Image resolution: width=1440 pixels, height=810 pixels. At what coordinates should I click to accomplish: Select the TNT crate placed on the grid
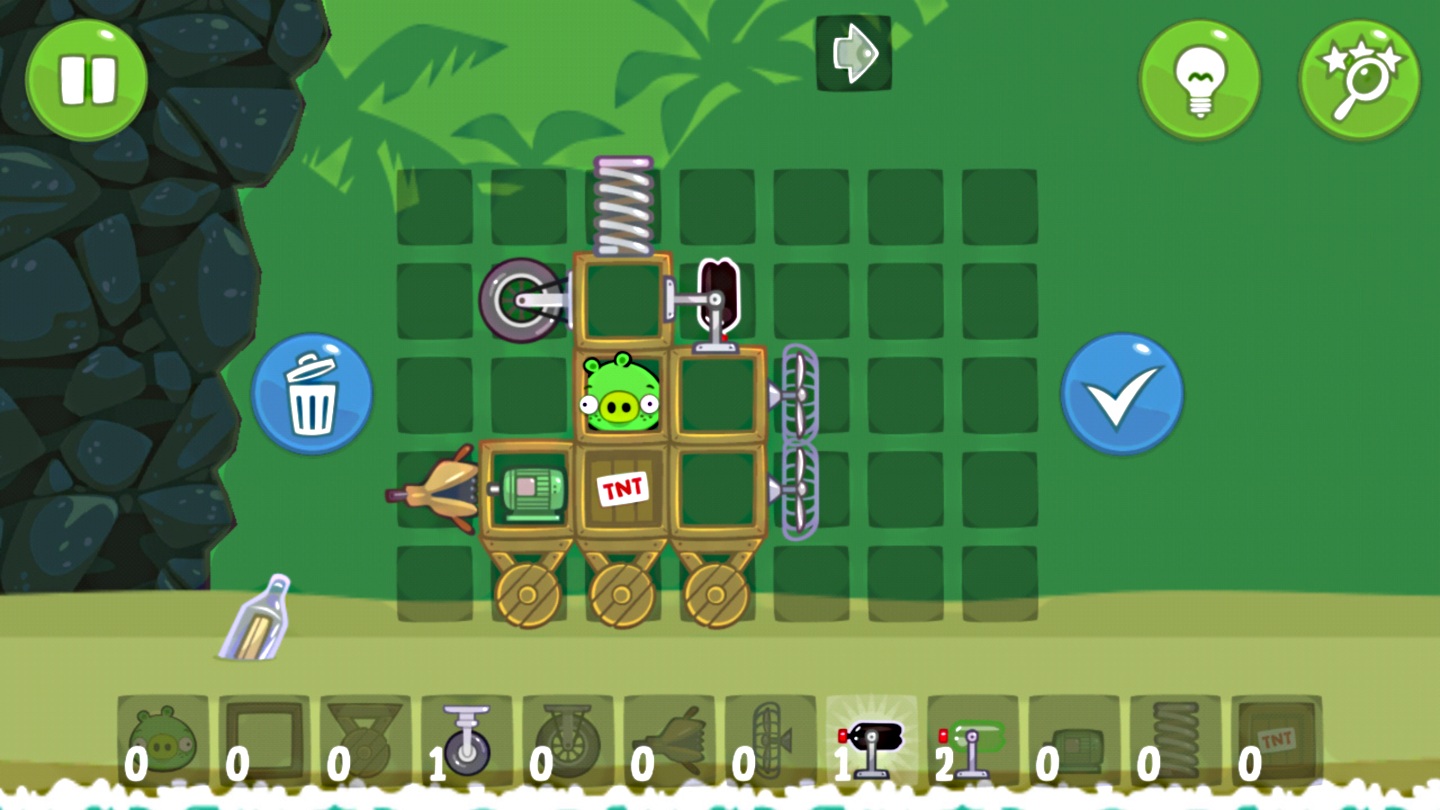pyautogui.click(x=623, y=489)
